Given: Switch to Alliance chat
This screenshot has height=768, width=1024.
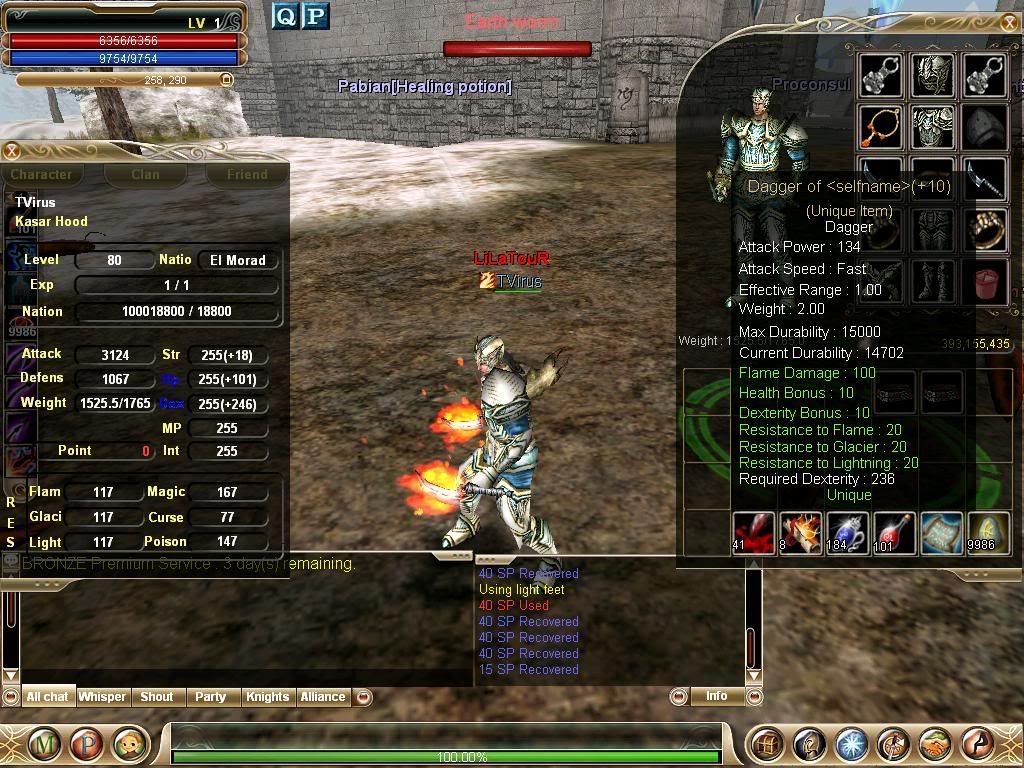Looking at the screenshot, I should tap(322, 697).
